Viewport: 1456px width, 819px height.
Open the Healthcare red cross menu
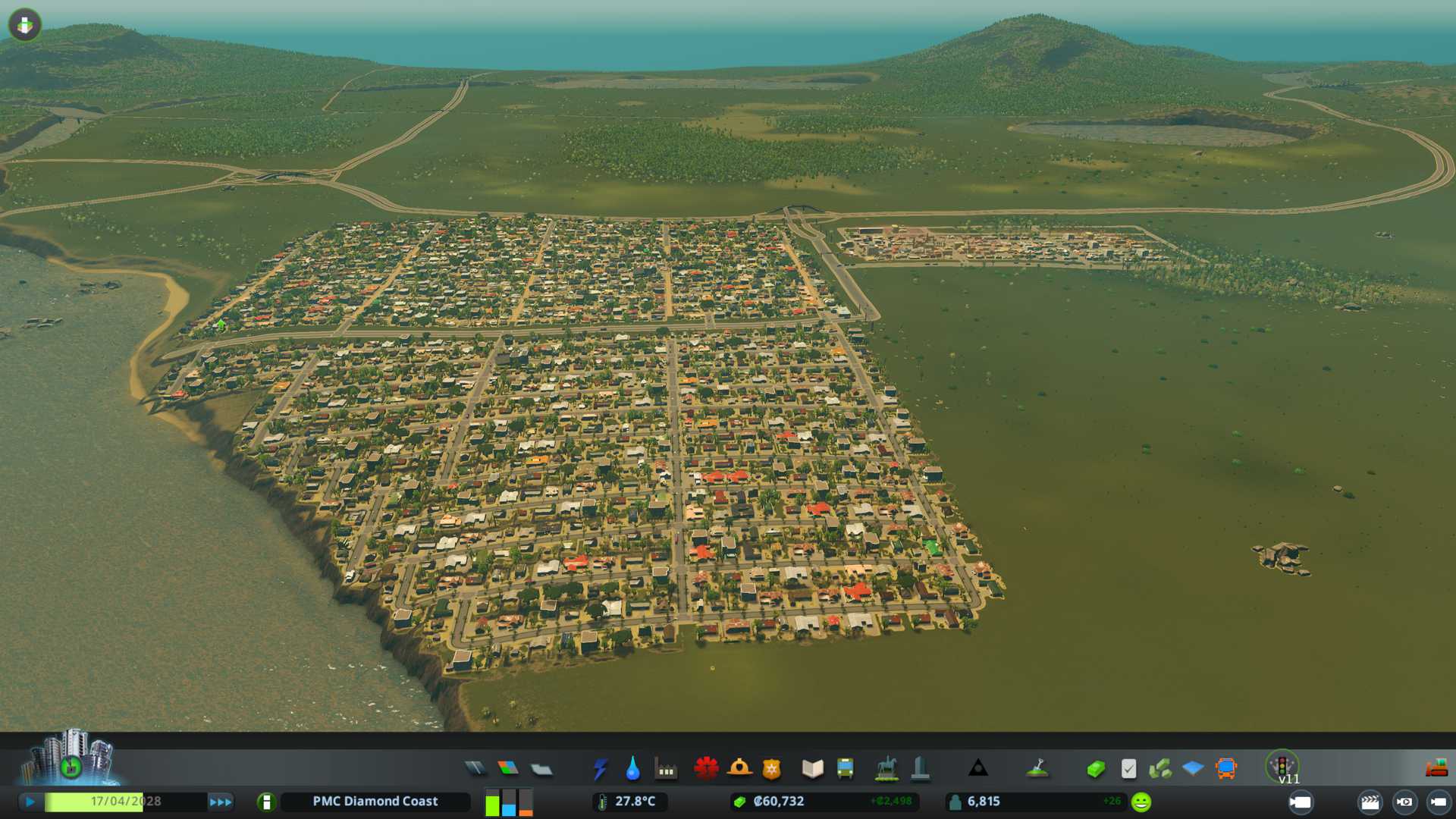(x=706, y=769)
